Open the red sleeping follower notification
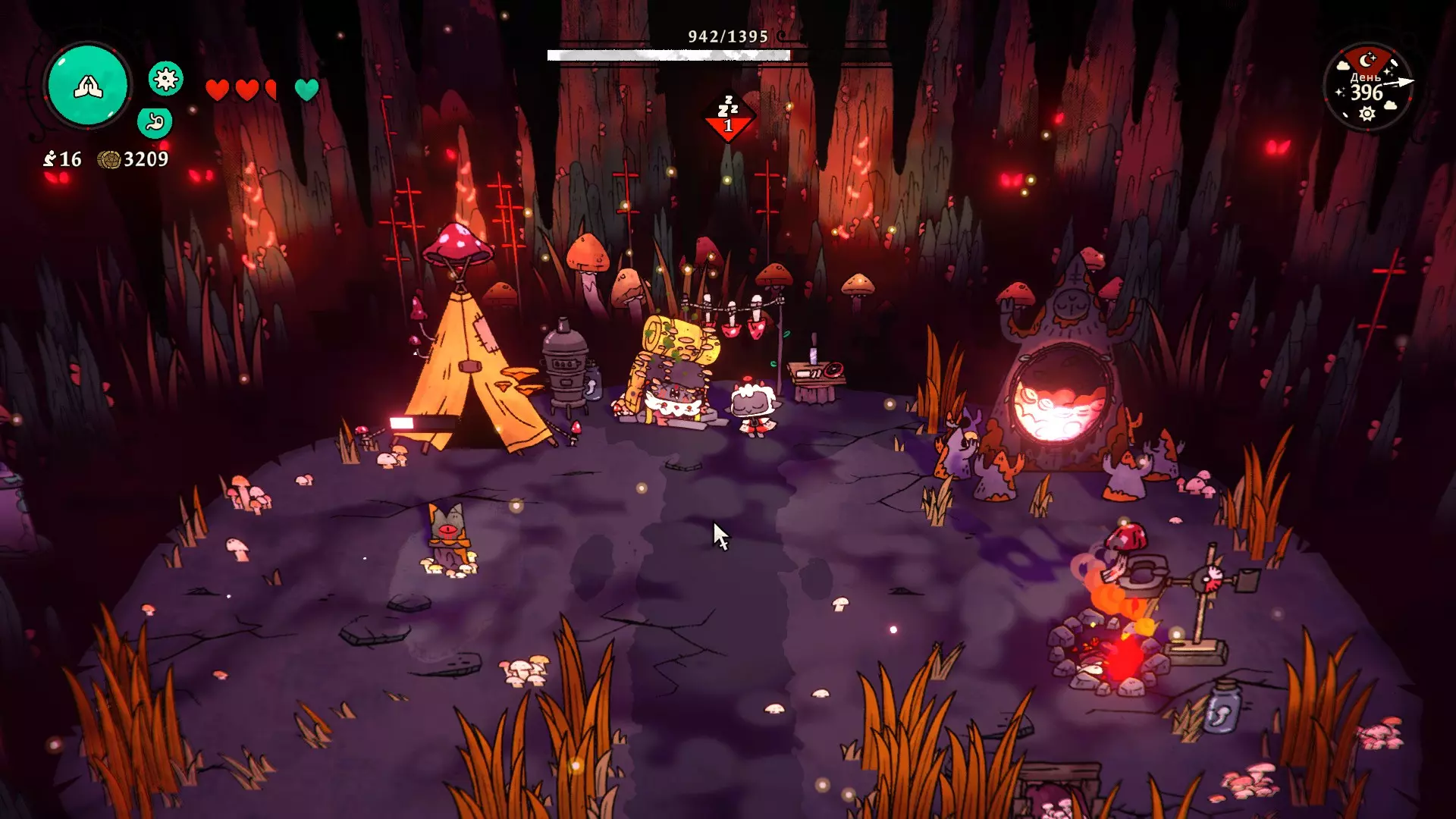 click(728, 116)
